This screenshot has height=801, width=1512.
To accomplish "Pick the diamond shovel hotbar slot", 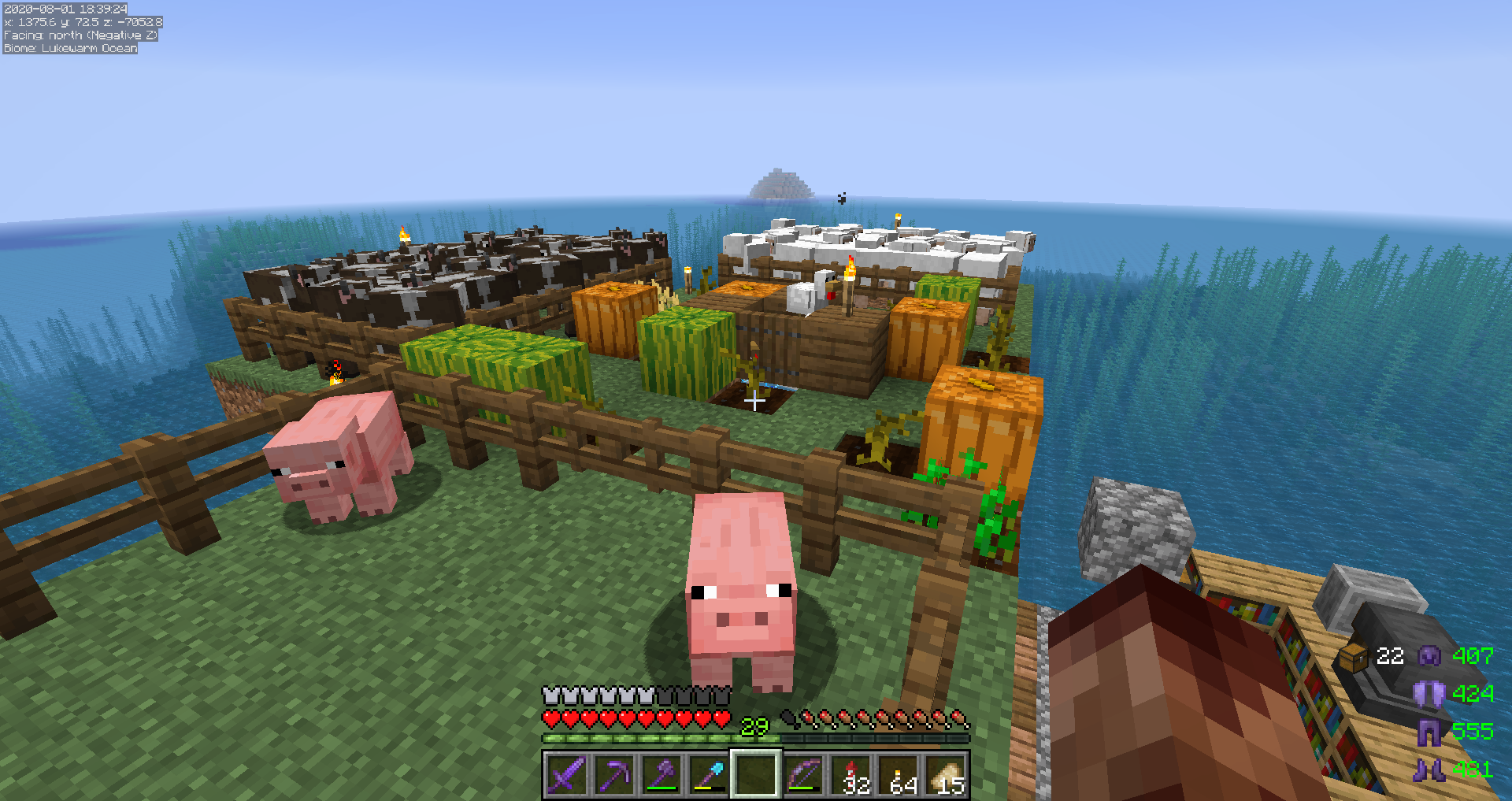I will pos(709,775).
